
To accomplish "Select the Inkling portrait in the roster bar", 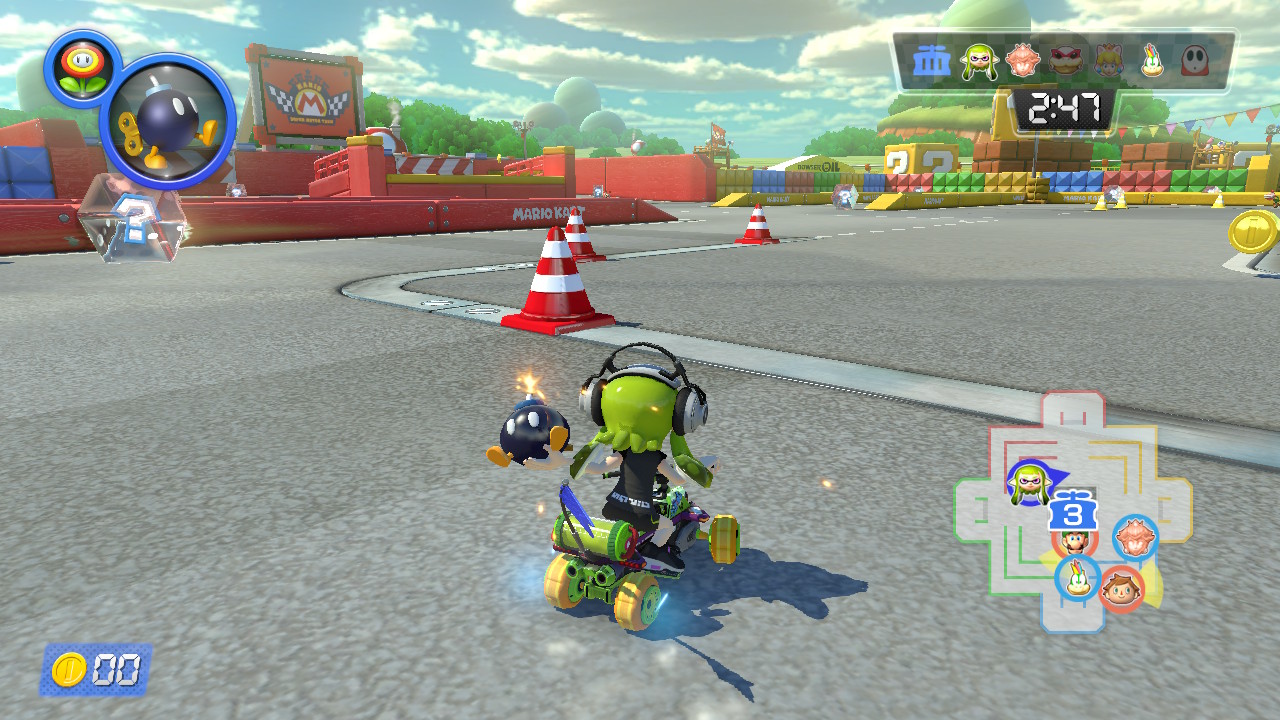I will tap(979, 63).
